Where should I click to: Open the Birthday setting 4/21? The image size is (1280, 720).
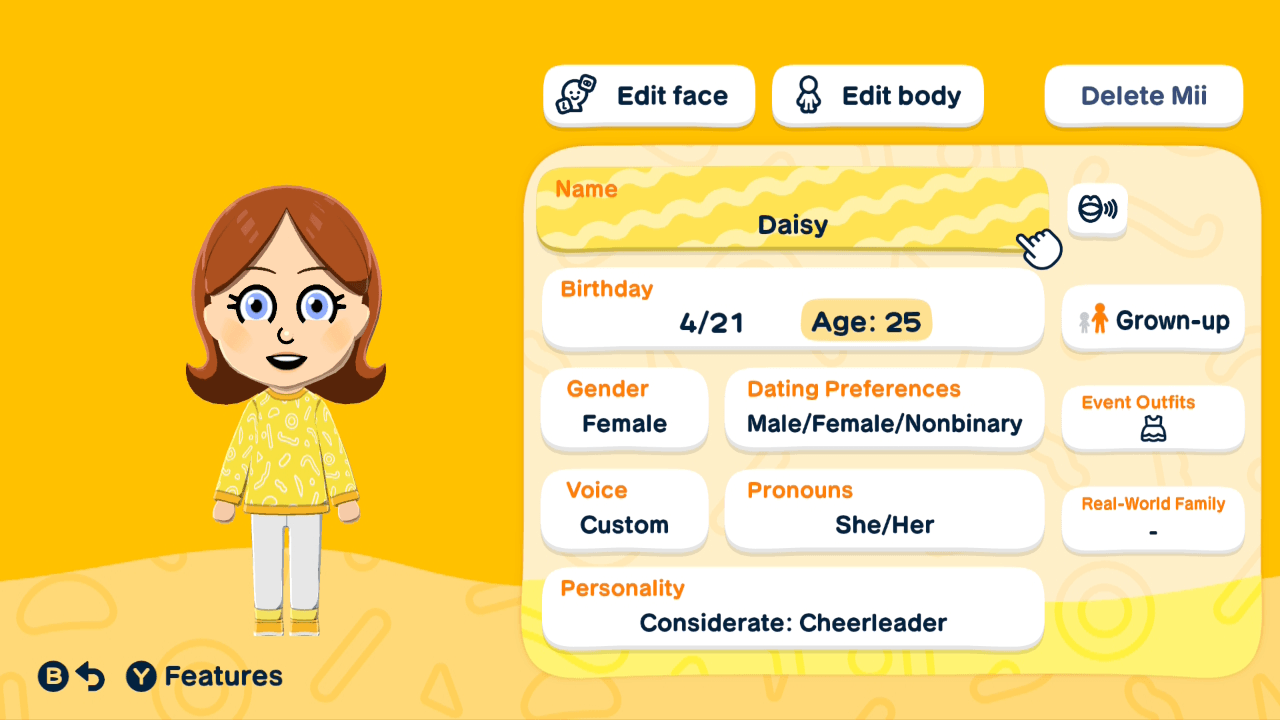pyautogui.click(x=713, y=322)
